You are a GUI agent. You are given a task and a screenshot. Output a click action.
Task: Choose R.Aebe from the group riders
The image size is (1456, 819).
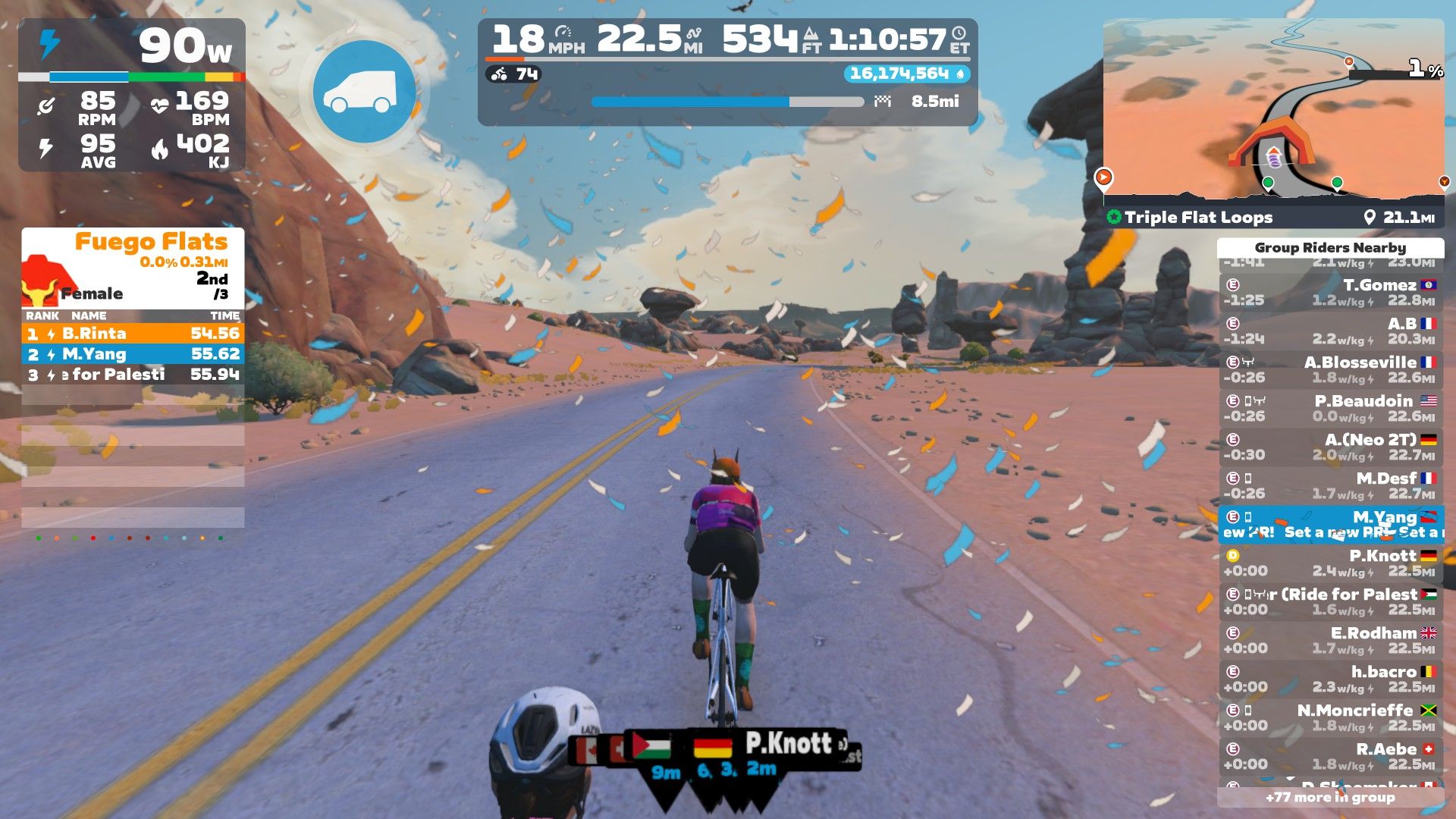[1330, 757]
